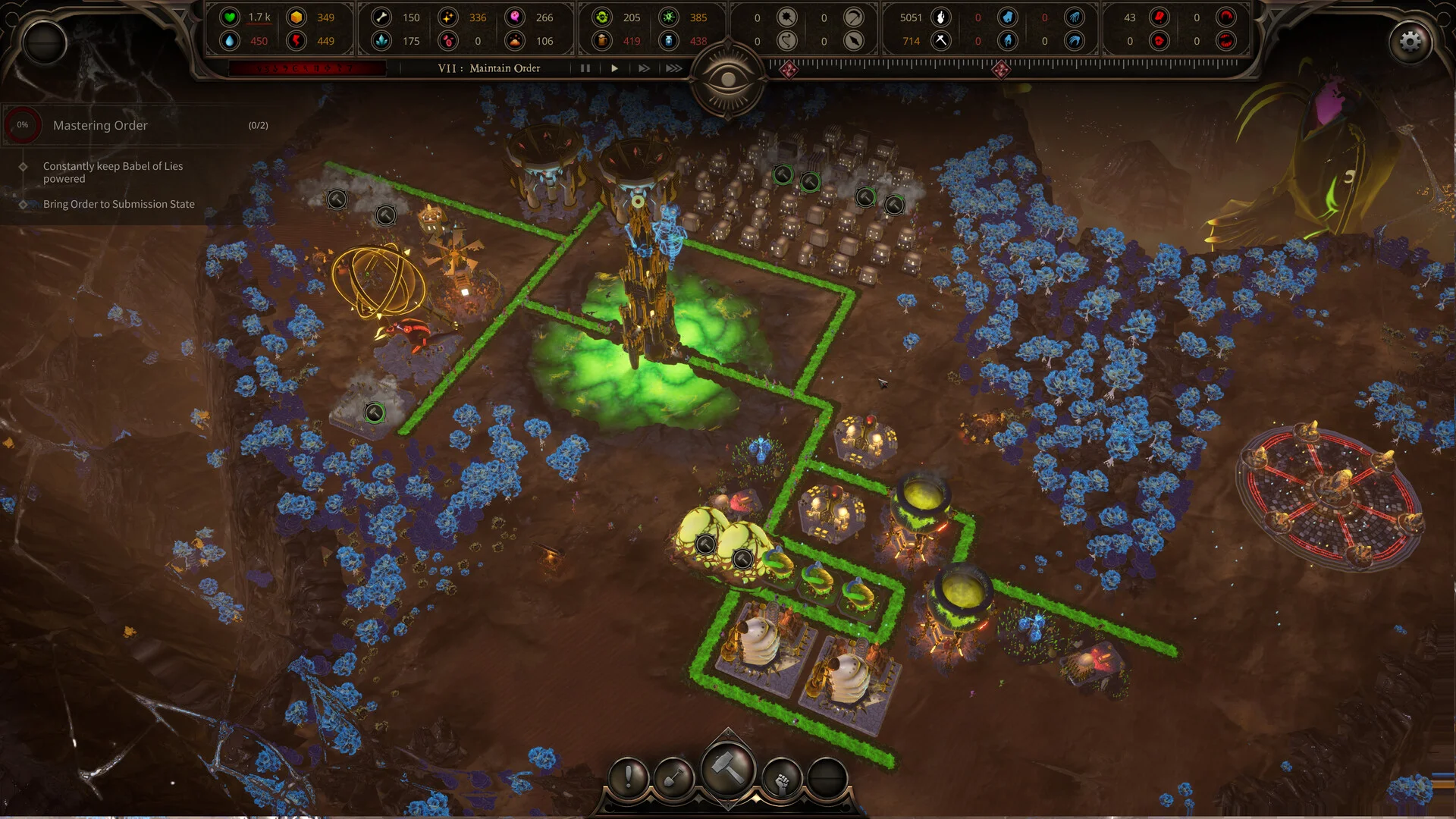Open the exclamation mark alerts button
The image size is (1456, 819).
[629, 777]
